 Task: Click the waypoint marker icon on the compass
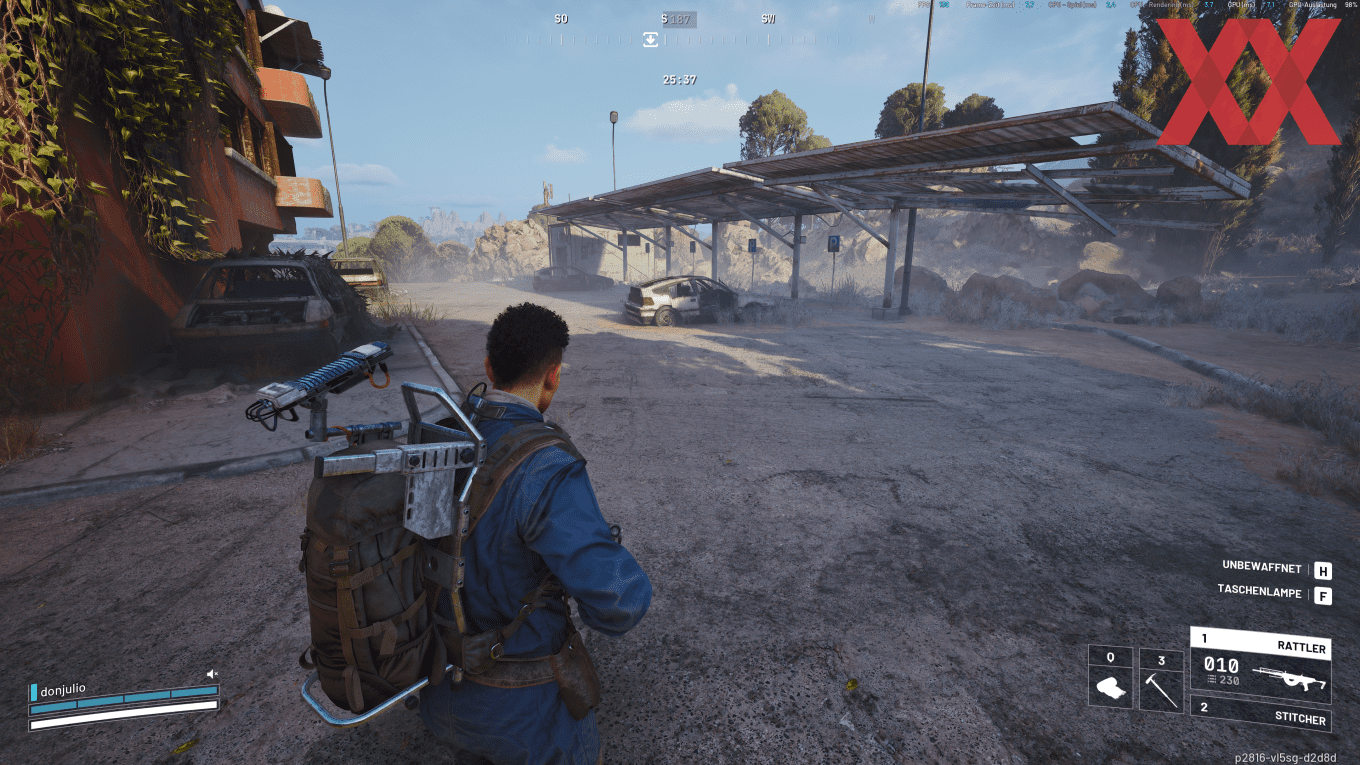click(x=653, y=38)
